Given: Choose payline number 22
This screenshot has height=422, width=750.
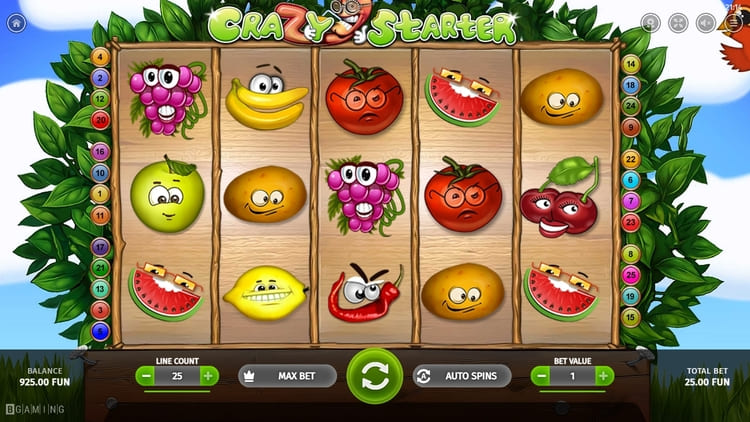Looking at the screenshot, I should [630, 159].
